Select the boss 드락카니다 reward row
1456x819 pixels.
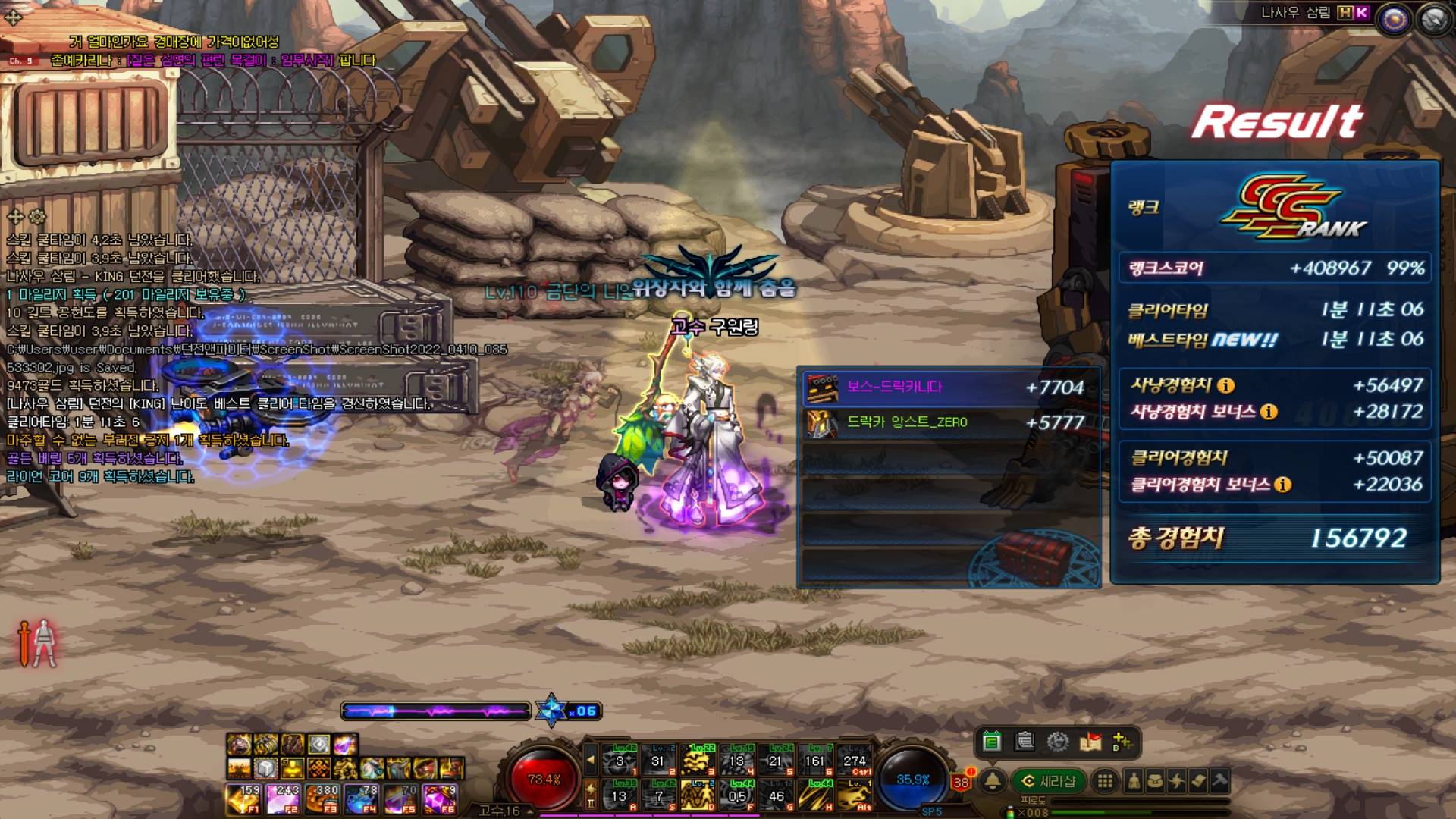948,388
